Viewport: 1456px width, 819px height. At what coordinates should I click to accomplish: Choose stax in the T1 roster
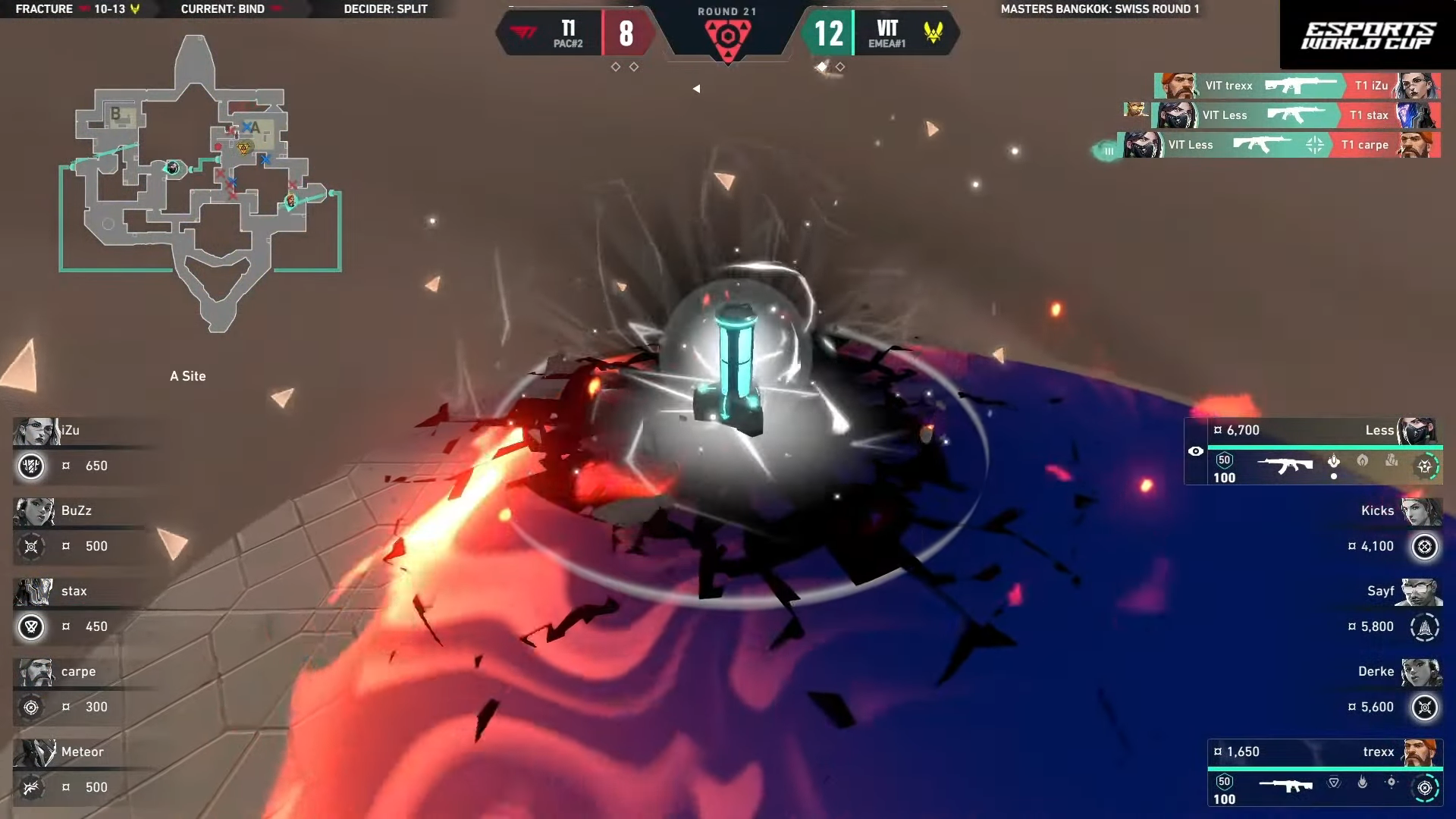[83, 610]
